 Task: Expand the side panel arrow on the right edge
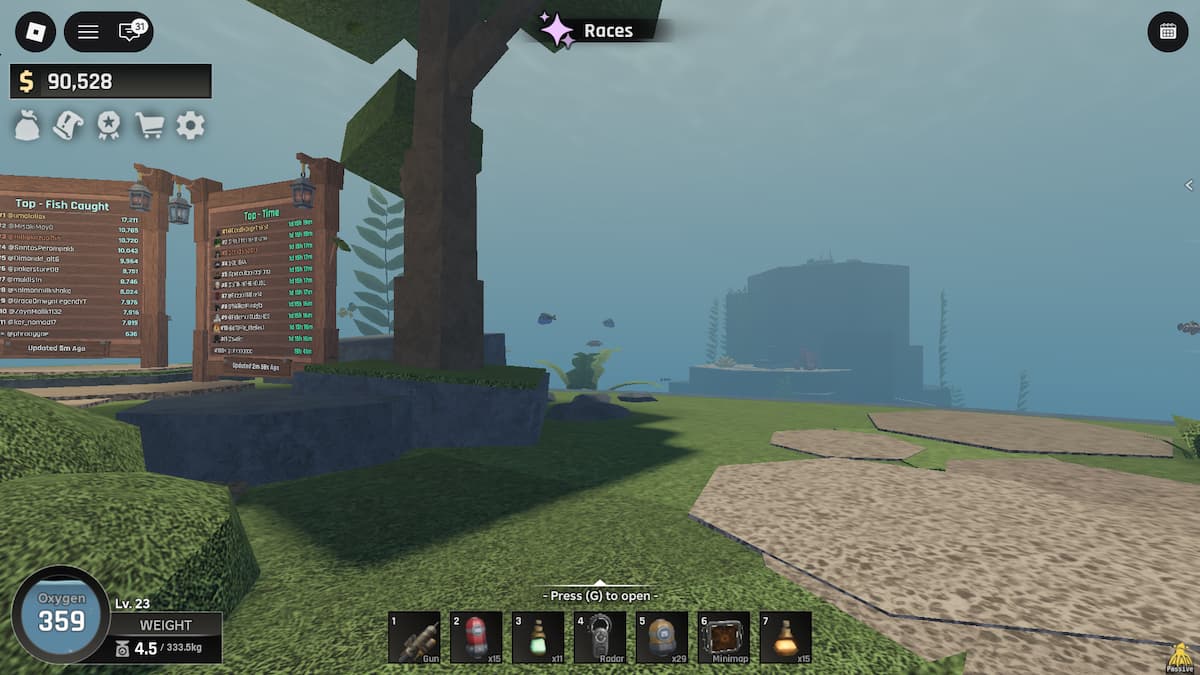click(1189, 185)
